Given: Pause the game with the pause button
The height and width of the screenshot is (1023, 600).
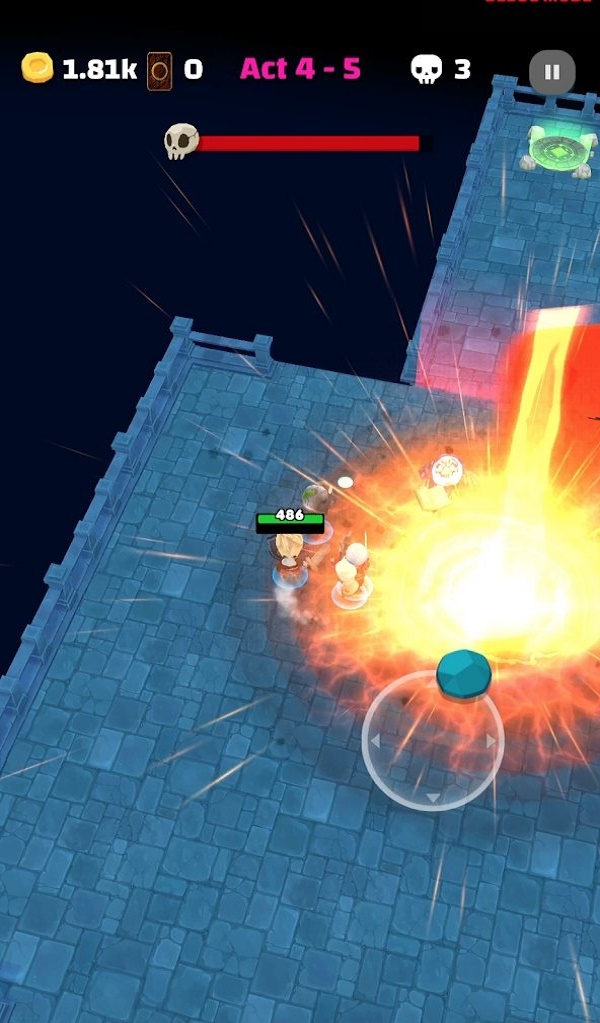Looking at the screenshot, I should pyautogui.click(x=552, y=71).
